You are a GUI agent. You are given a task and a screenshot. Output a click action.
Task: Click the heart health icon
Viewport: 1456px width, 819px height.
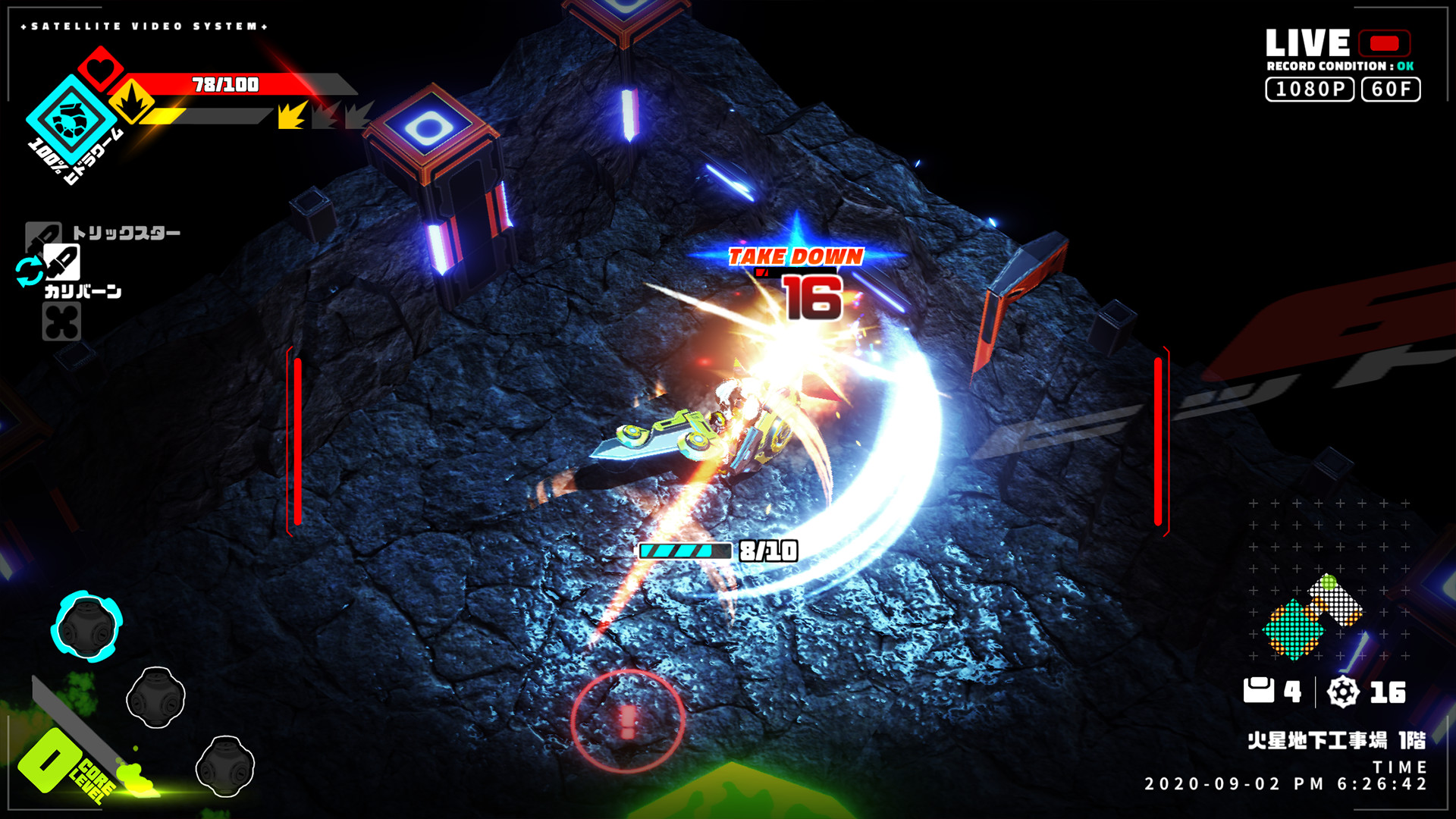99,69
